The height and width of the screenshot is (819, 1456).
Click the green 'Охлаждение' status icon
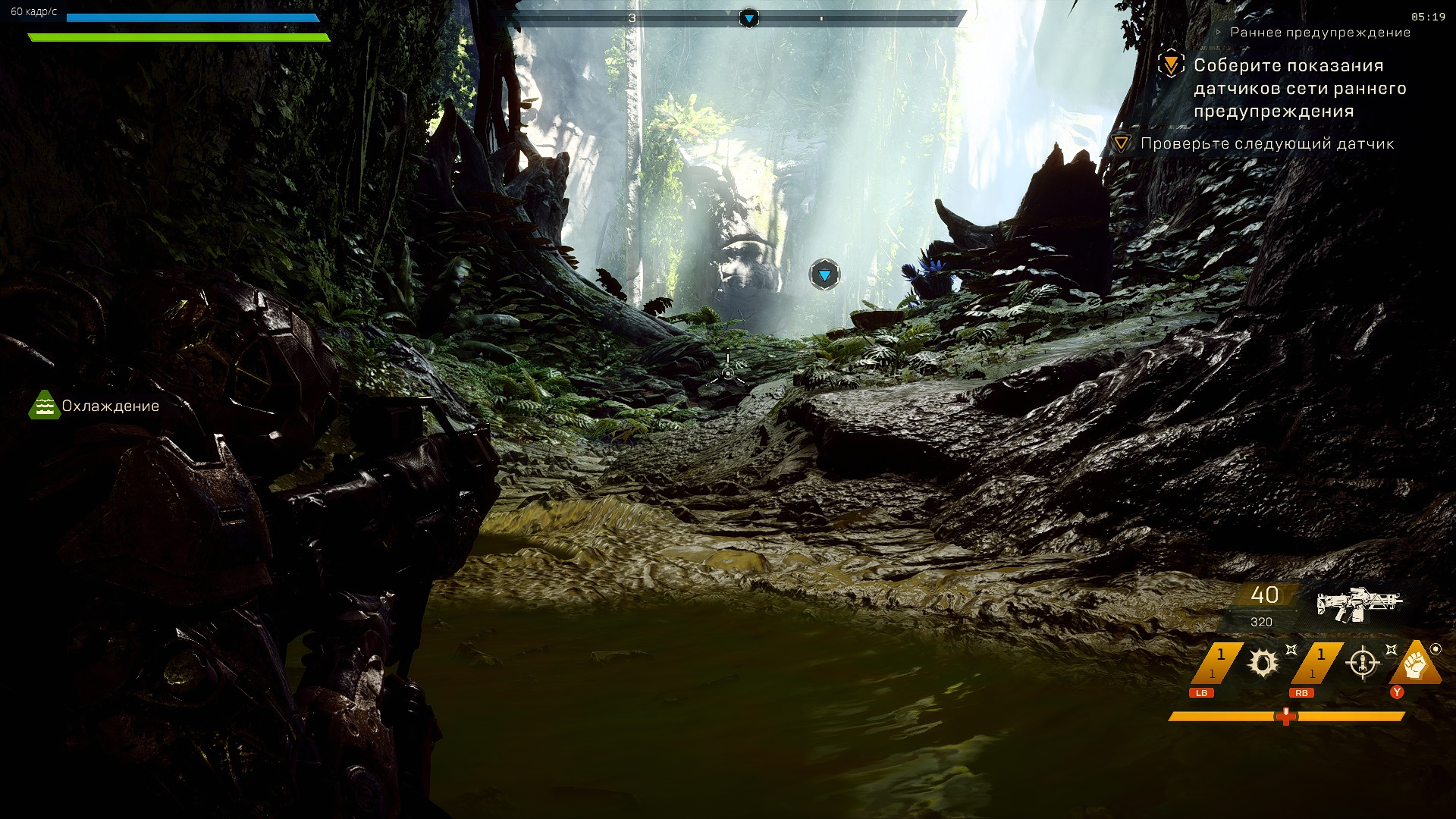click(44, 406)
